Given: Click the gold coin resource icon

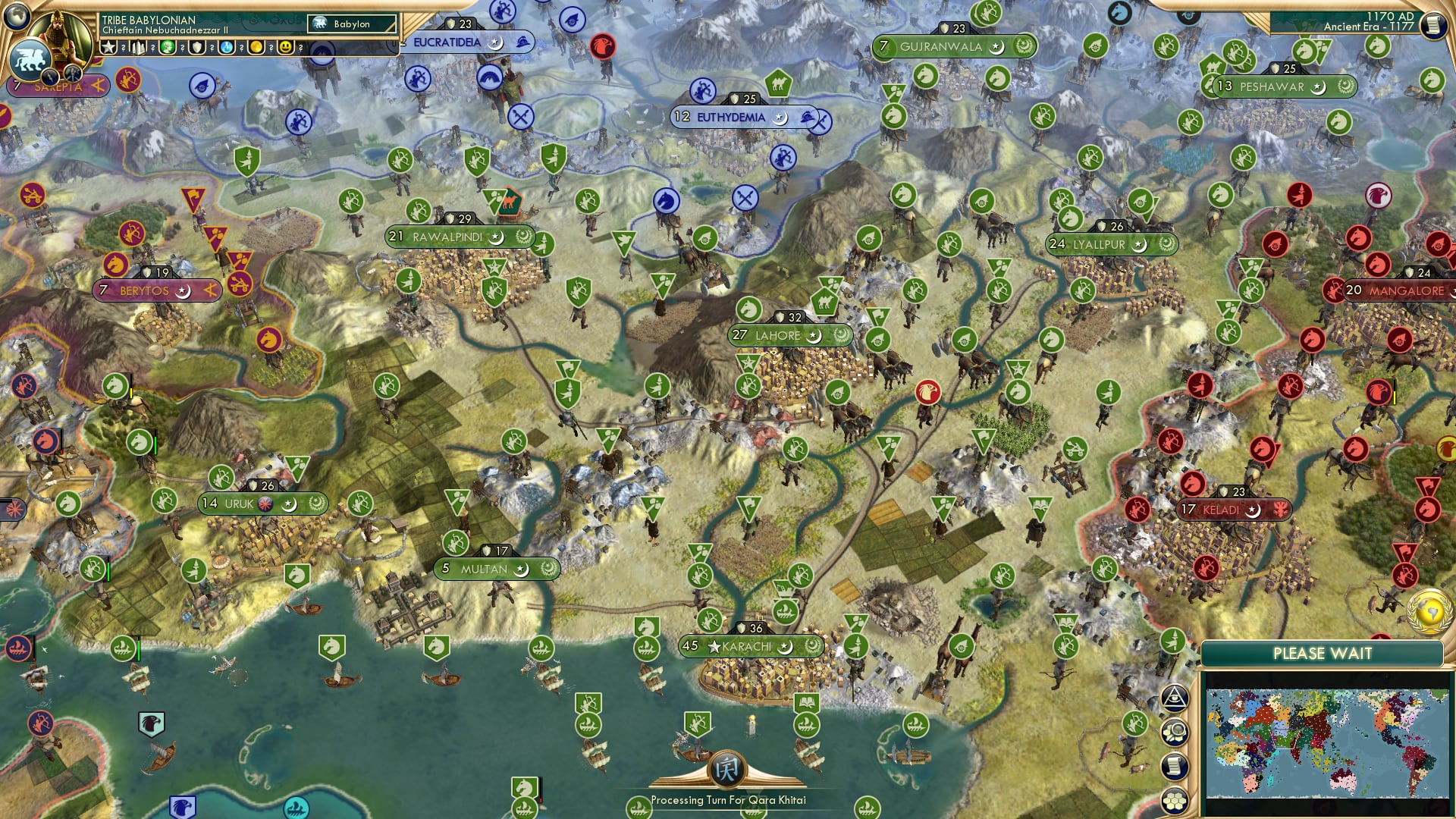Looking at the screenshot, I should tap(256, 47).
